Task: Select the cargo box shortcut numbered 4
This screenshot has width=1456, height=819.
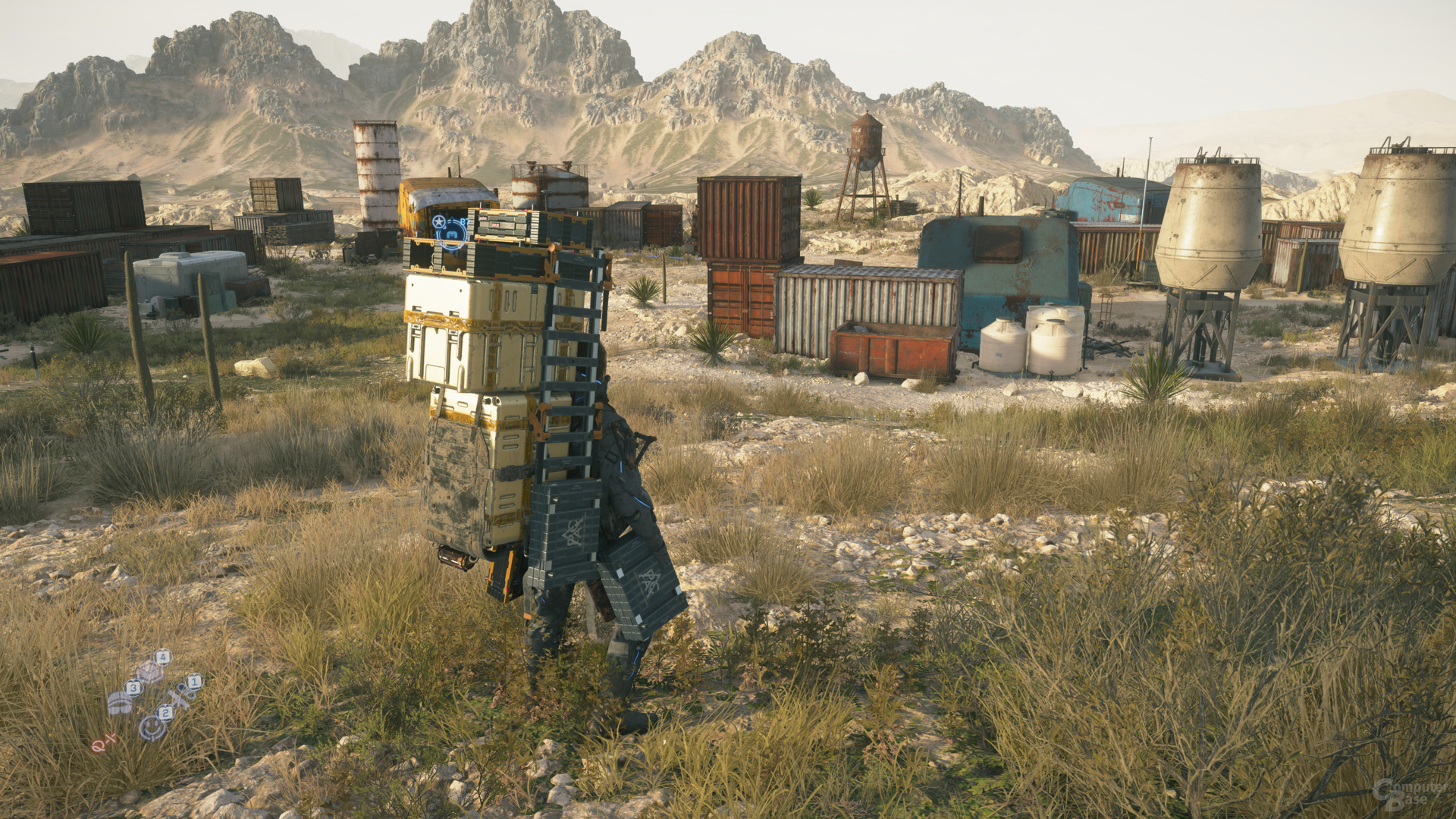Action: coord(150,670)
